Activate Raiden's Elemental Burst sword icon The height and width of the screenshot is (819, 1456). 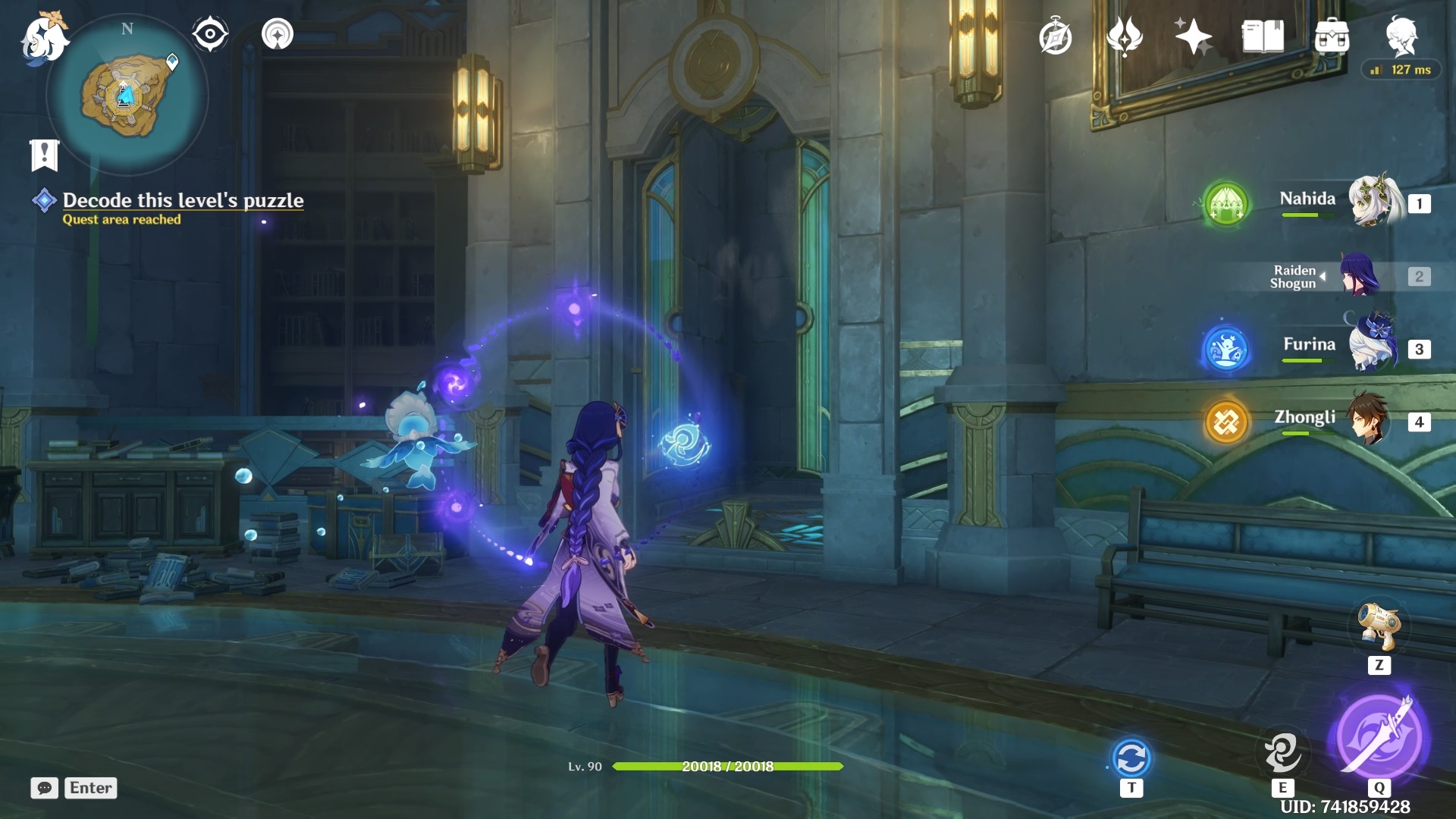click(x=1379, y=737)
